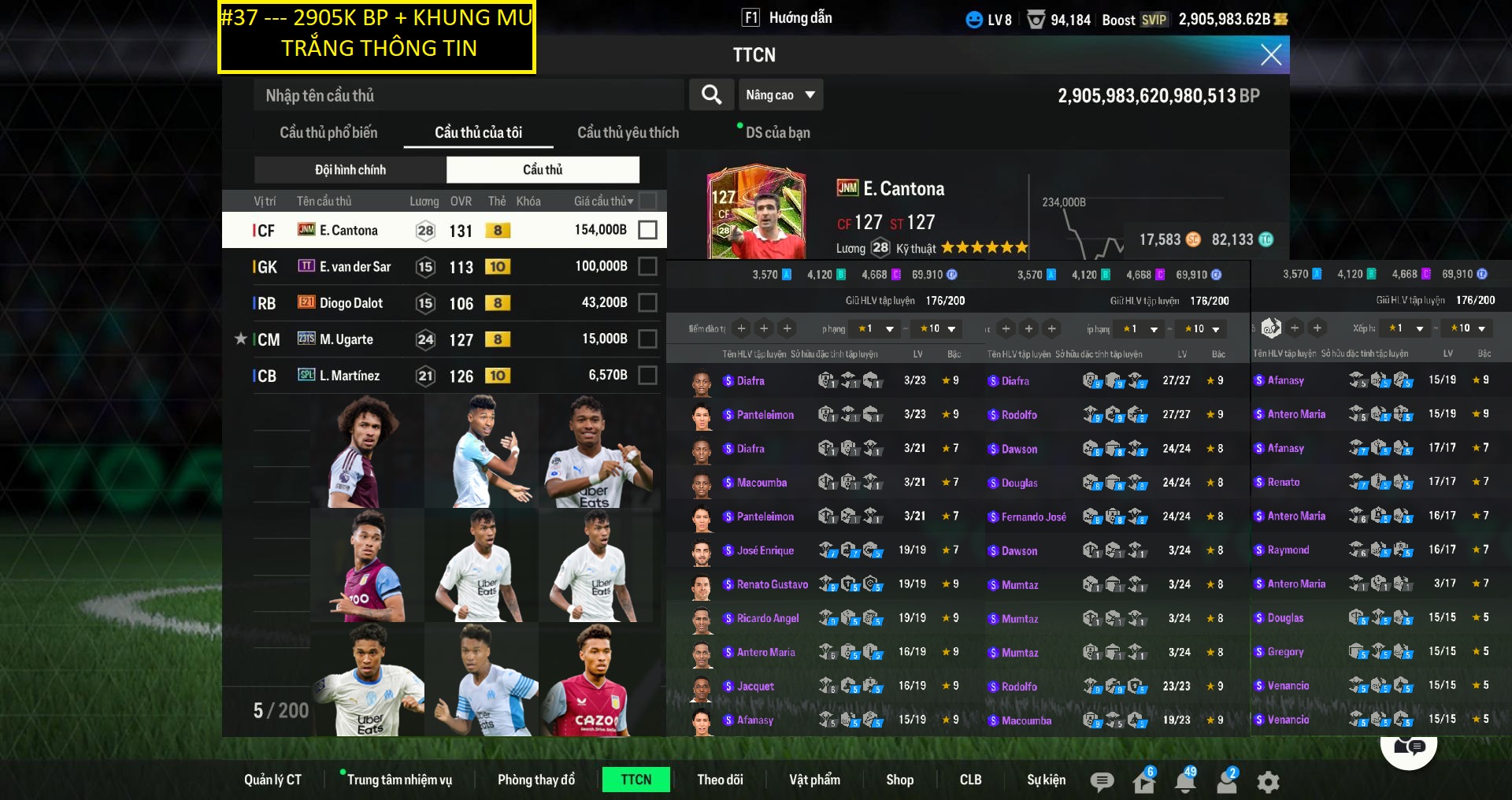This screenshot has width=1512, height=800.
Task: Tick the checkbox for E. Cantona
Action: pyautogui.click(x=647, y=230)
